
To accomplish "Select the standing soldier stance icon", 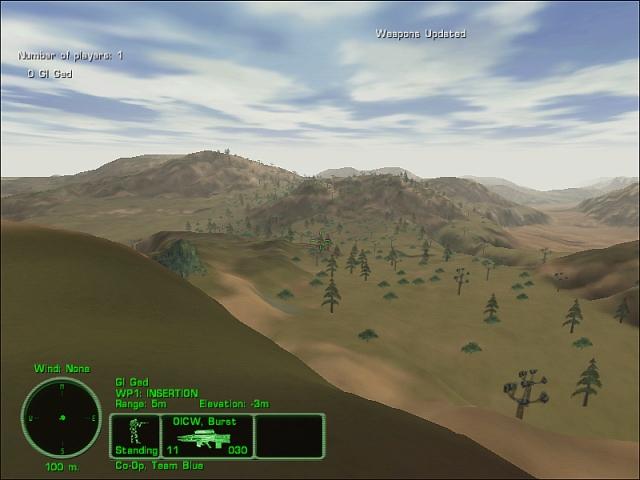I will 133,431.
